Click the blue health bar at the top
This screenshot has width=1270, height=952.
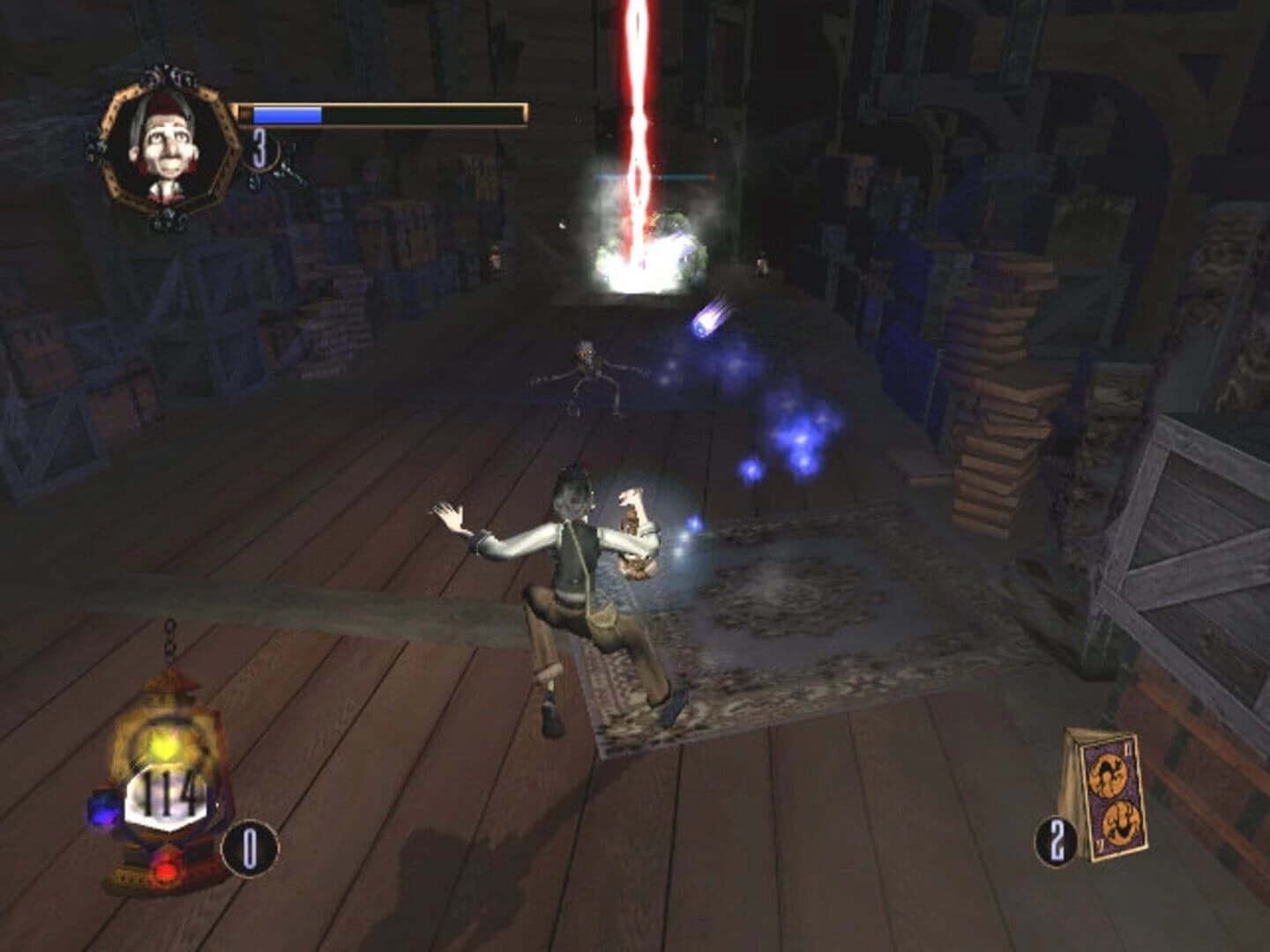[287, 115]
